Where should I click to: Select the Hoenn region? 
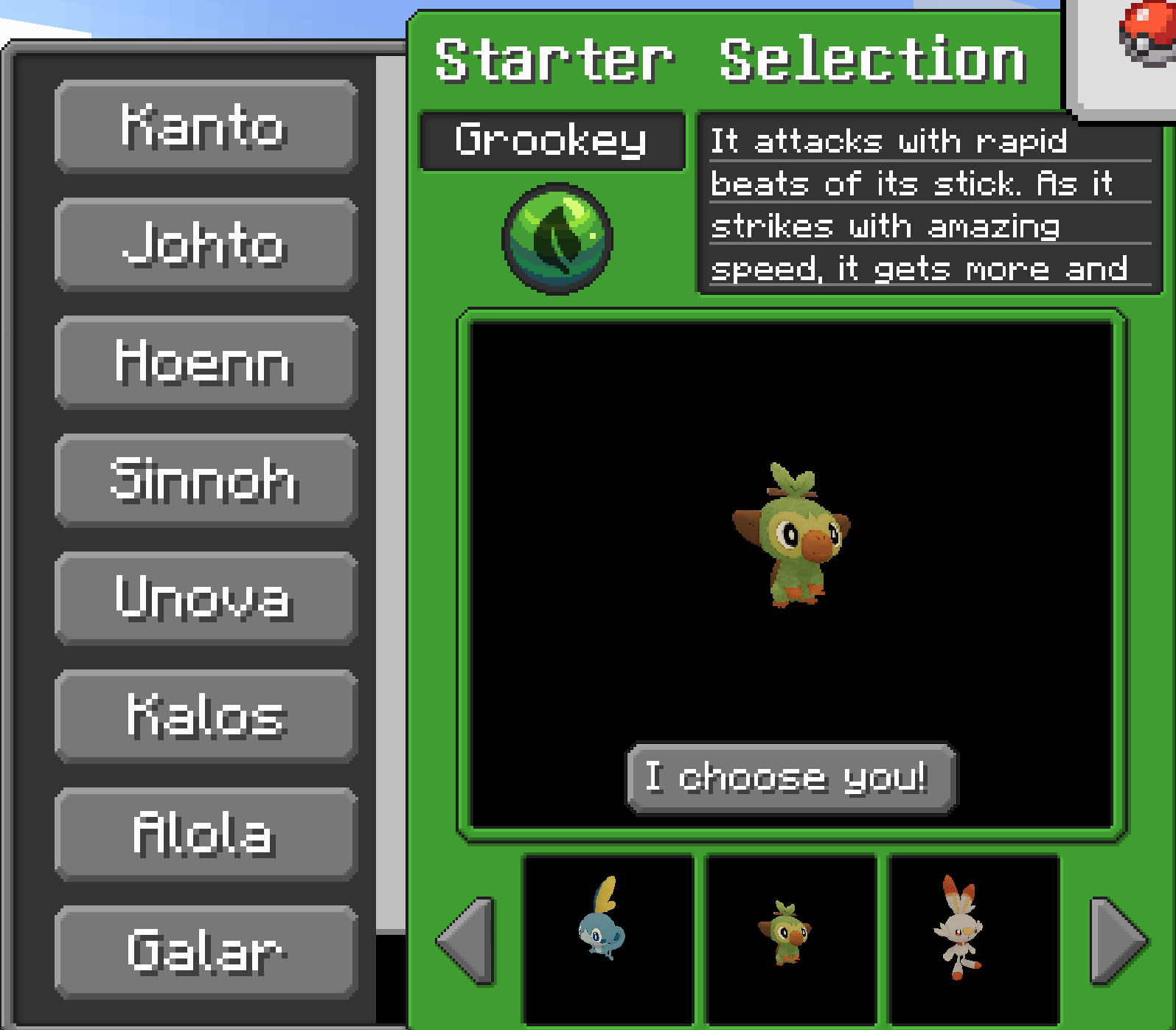[204, 363]
